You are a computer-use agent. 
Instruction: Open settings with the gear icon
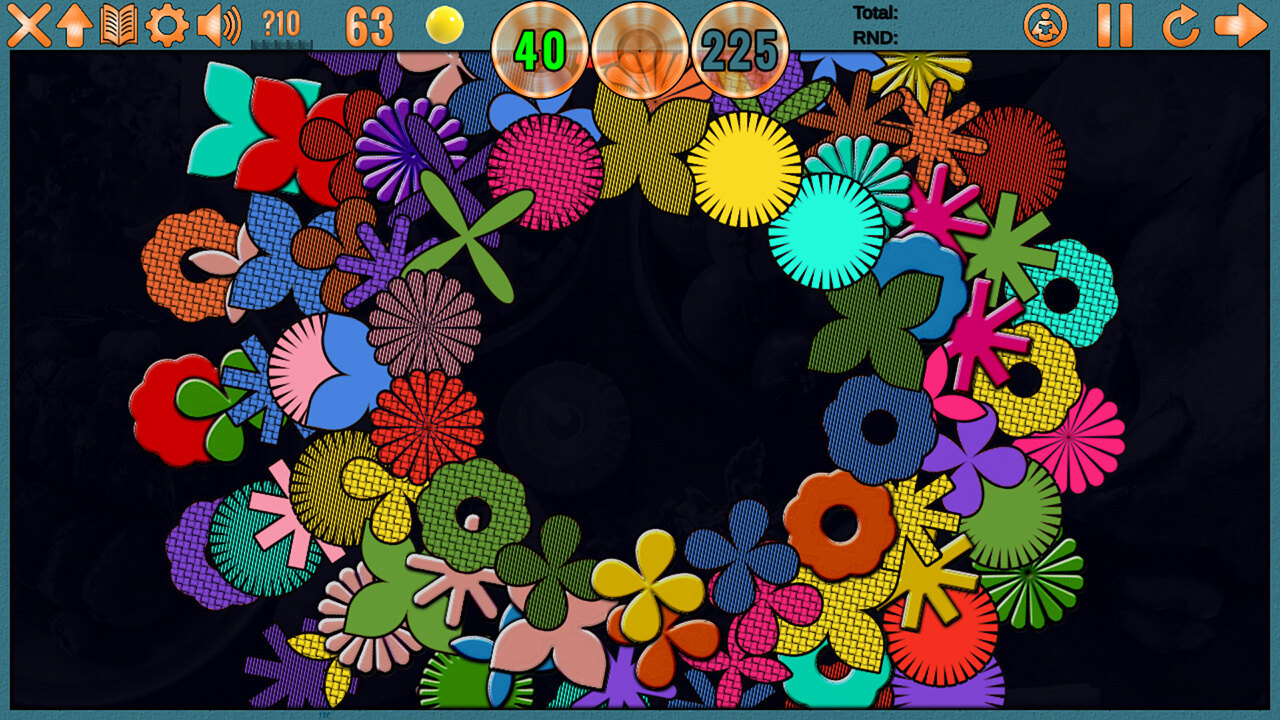pyautogui.click(x=166, y=25)
